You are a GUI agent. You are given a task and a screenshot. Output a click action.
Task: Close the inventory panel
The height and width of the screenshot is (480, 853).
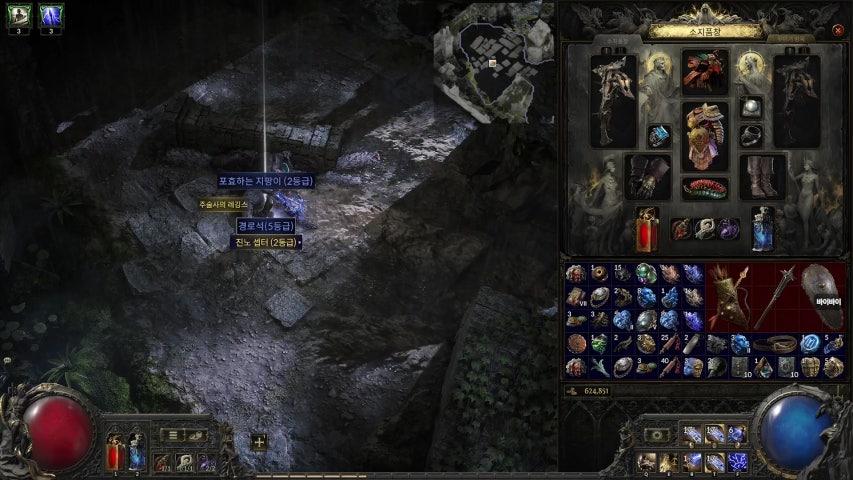pyautogui.click(x=838, y=30)
